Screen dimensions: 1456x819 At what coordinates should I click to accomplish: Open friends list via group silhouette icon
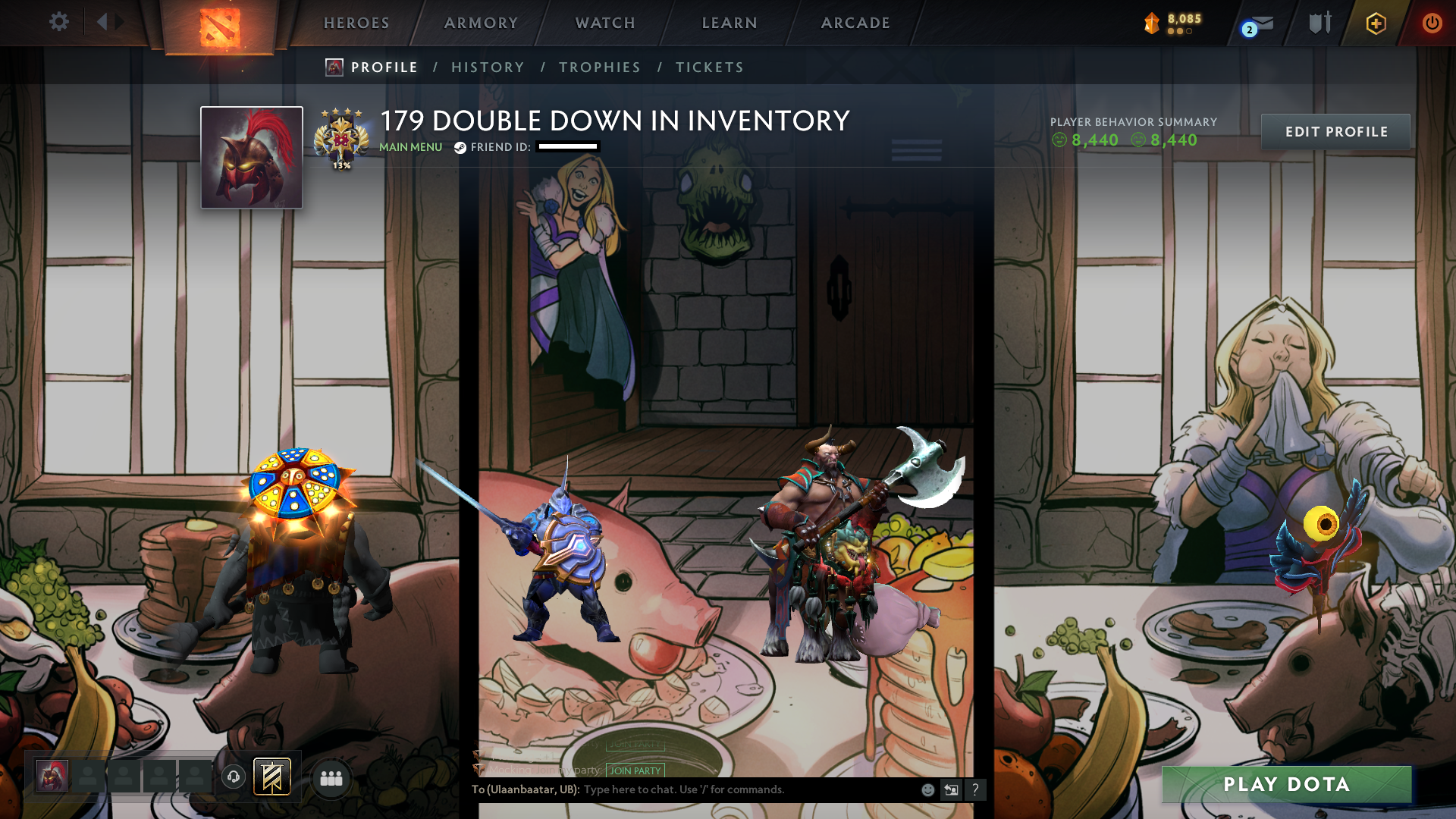pyautogui.click(x=331, y=777)
